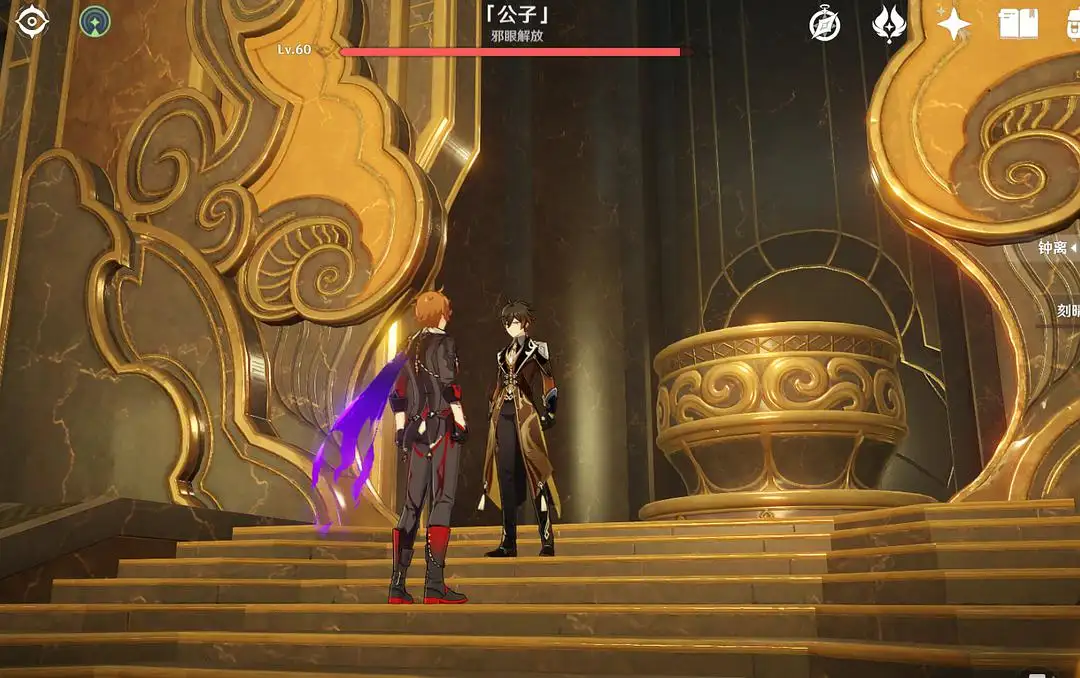Switch to party member 刻晴

click(1066, 311)
